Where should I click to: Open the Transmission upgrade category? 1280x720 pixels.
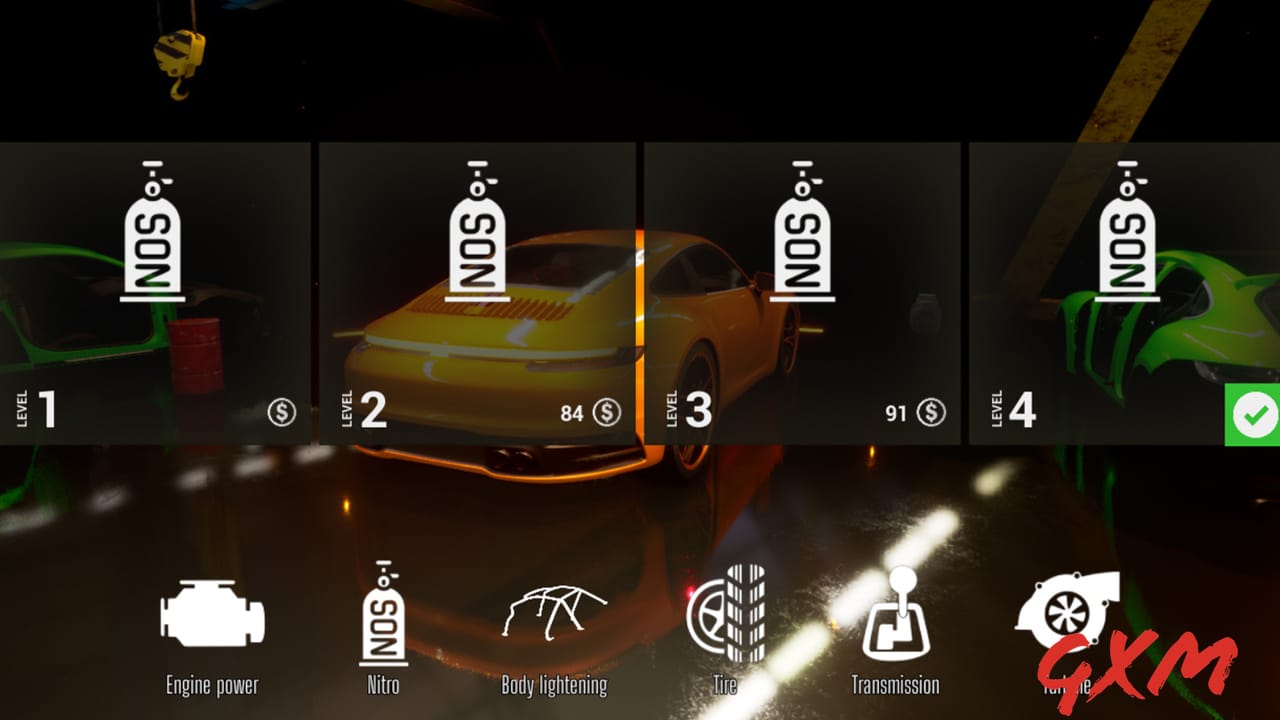(899, 610)
